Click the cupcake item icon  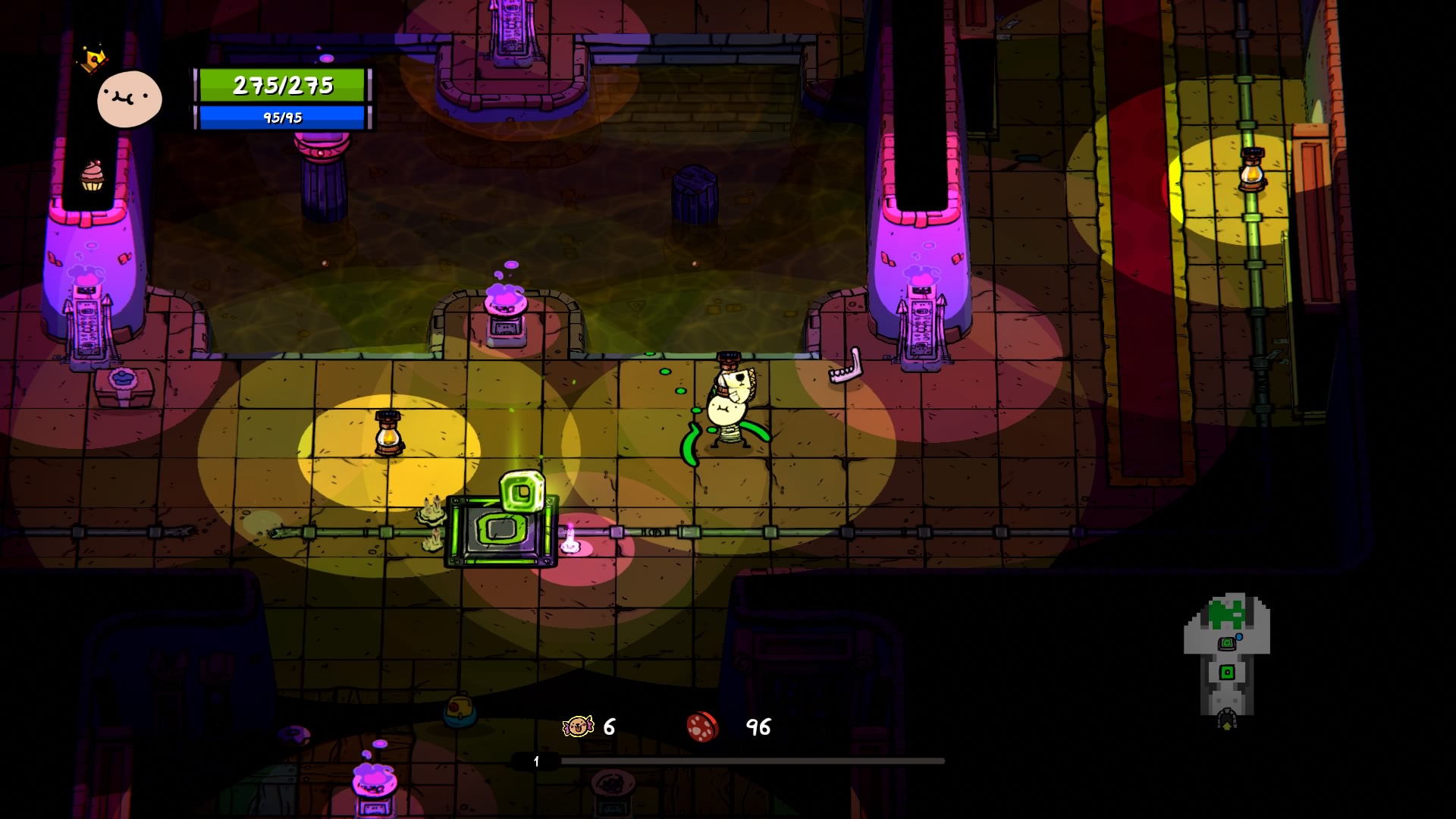click(92, 176)
